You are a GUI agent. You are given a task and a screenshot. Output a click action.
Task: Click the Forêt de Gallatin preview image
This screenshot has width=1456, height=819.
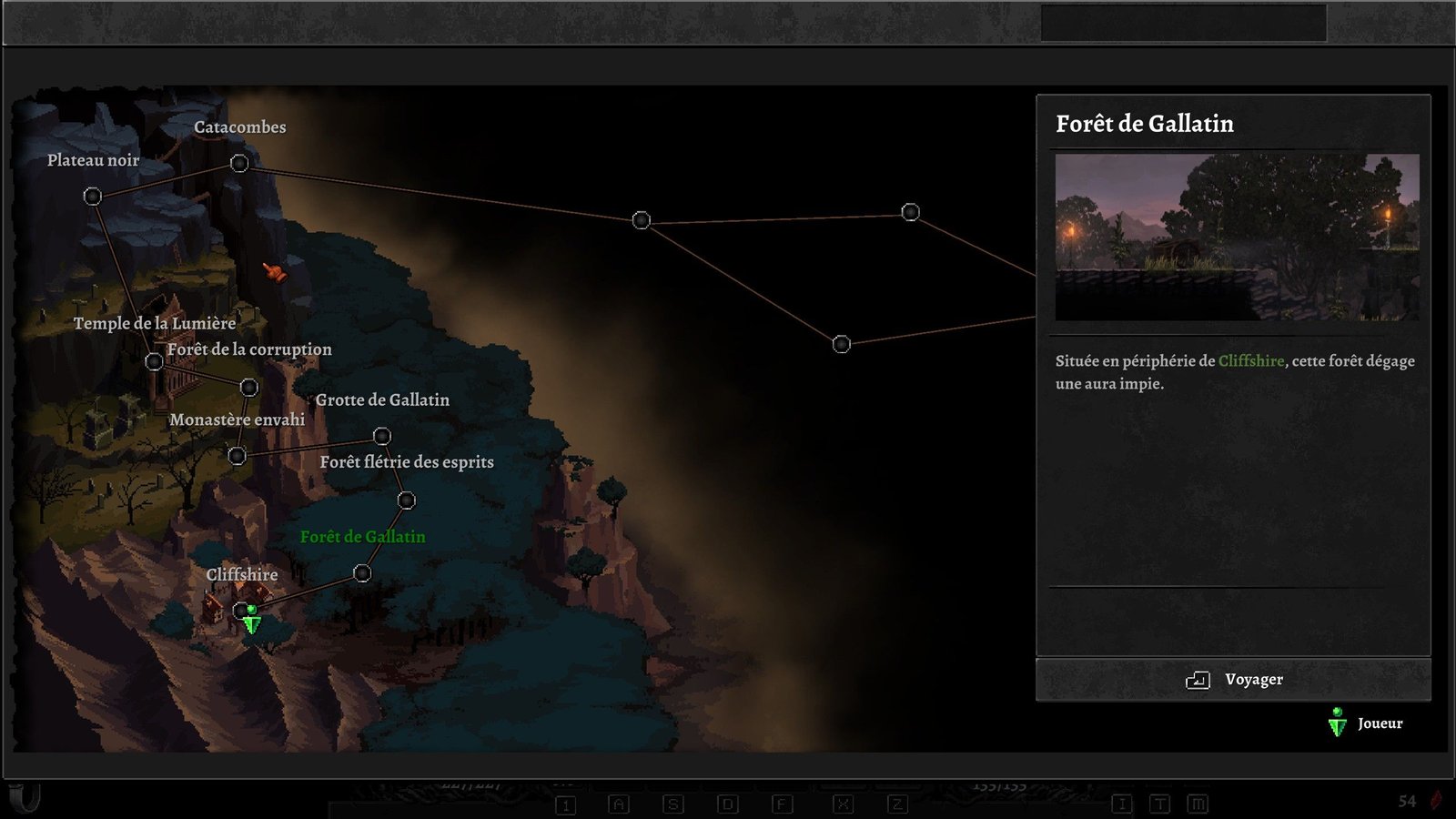tap(1237, 237)
